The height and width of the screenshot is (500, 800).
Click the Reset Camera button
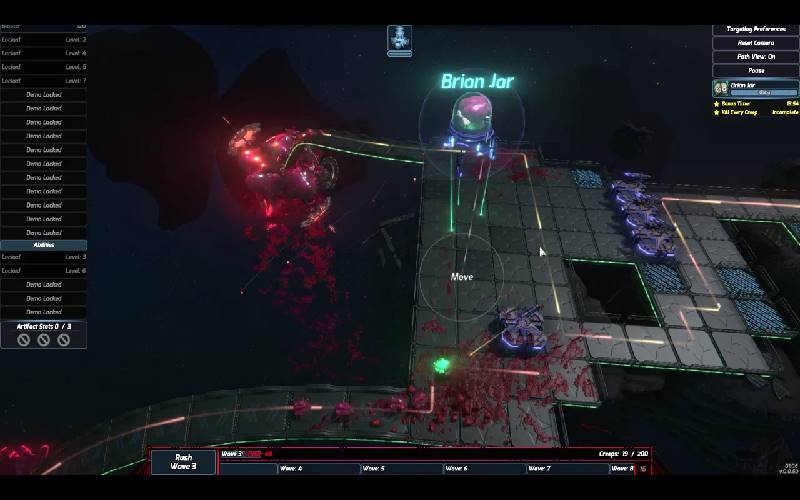(x=755, y=43)
